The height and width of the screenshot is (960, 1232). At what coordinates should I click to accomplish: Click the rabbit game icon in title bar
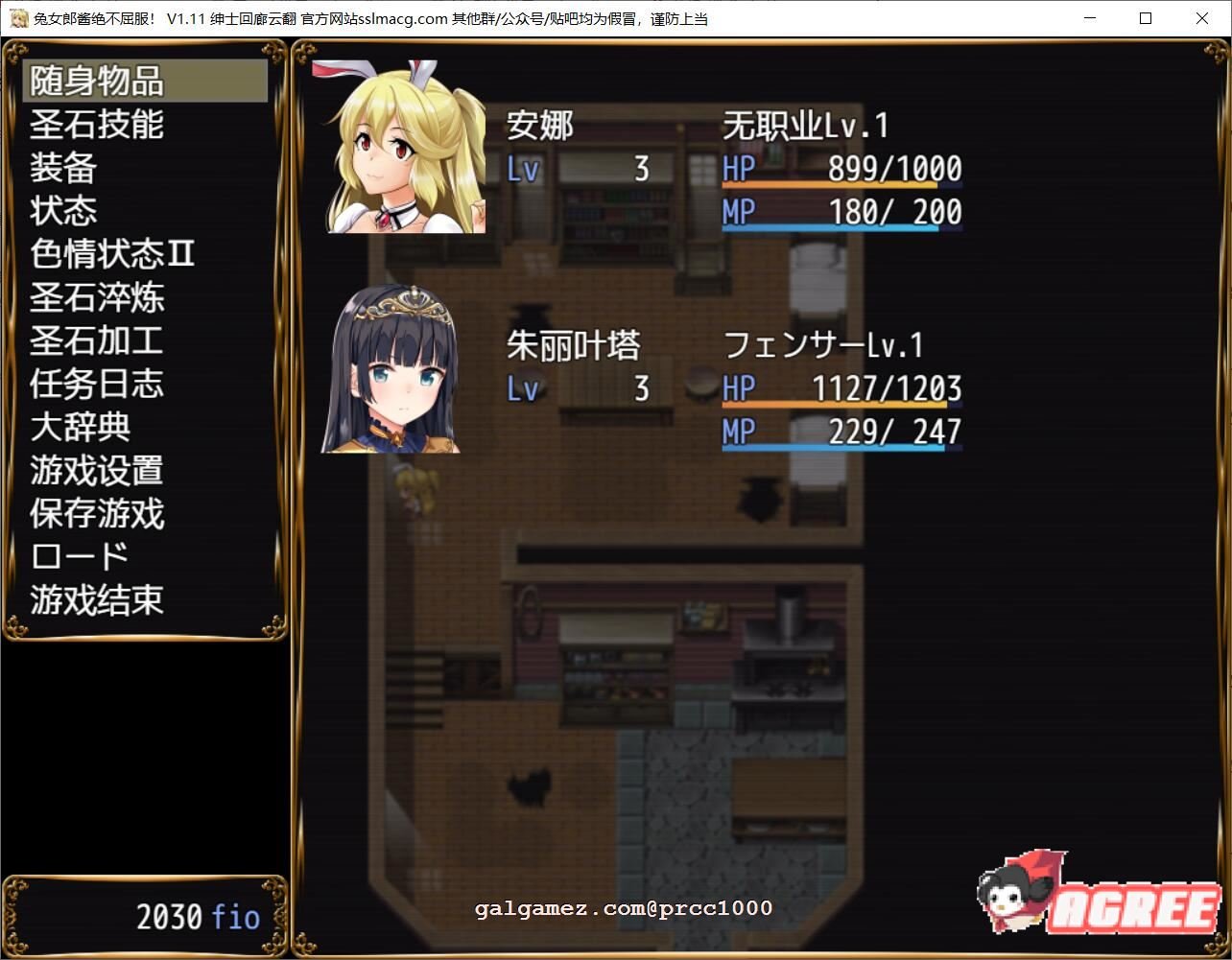point(18,18)
